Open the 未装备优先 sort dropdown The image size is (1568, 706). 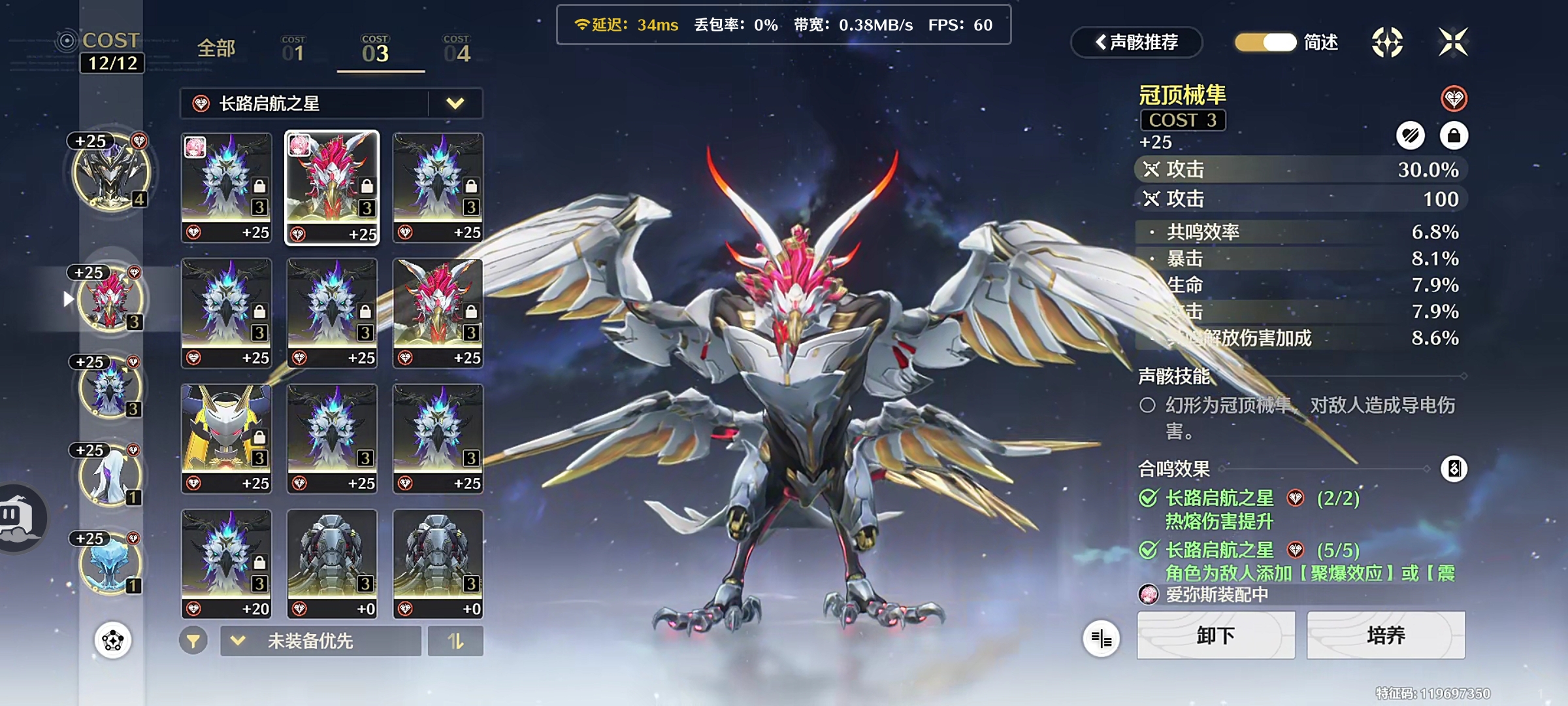click(x=320, y=641)
